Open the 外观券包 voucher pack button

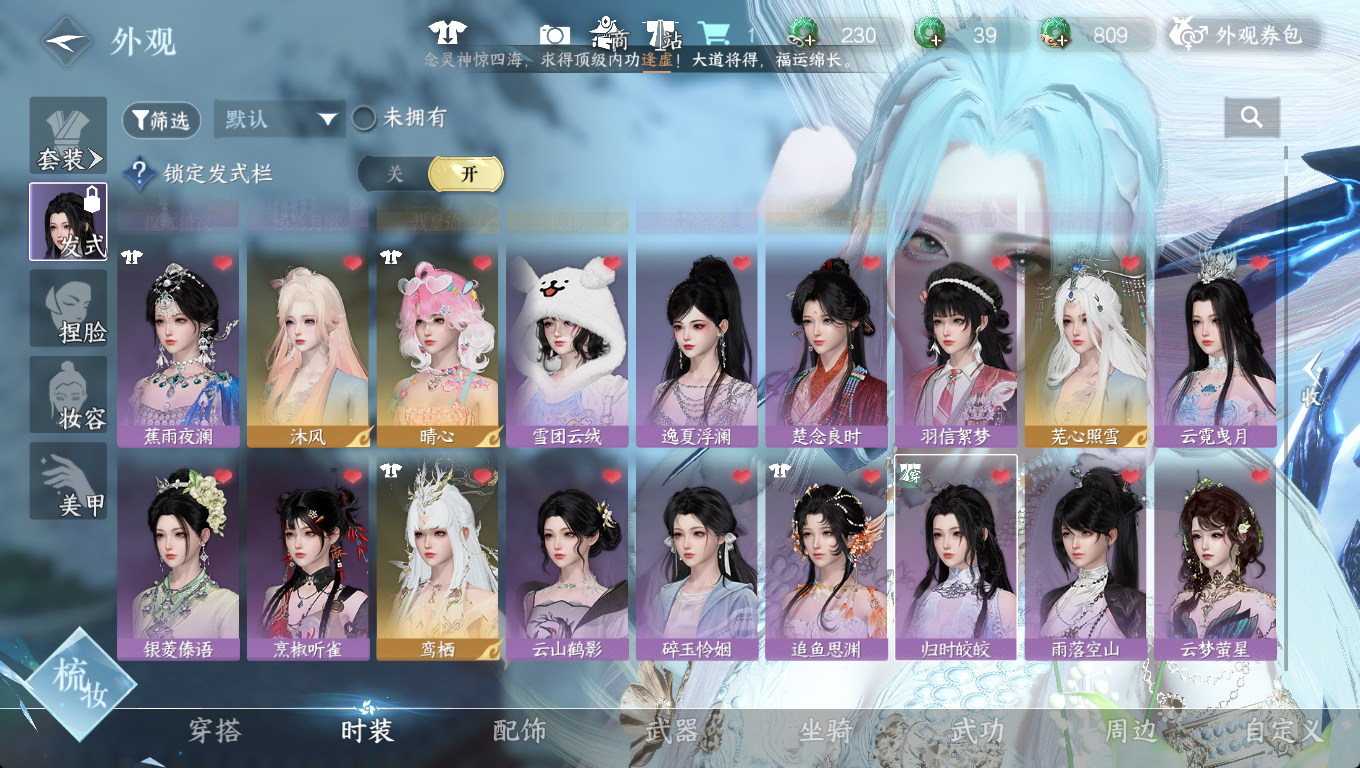(1243, 36)
